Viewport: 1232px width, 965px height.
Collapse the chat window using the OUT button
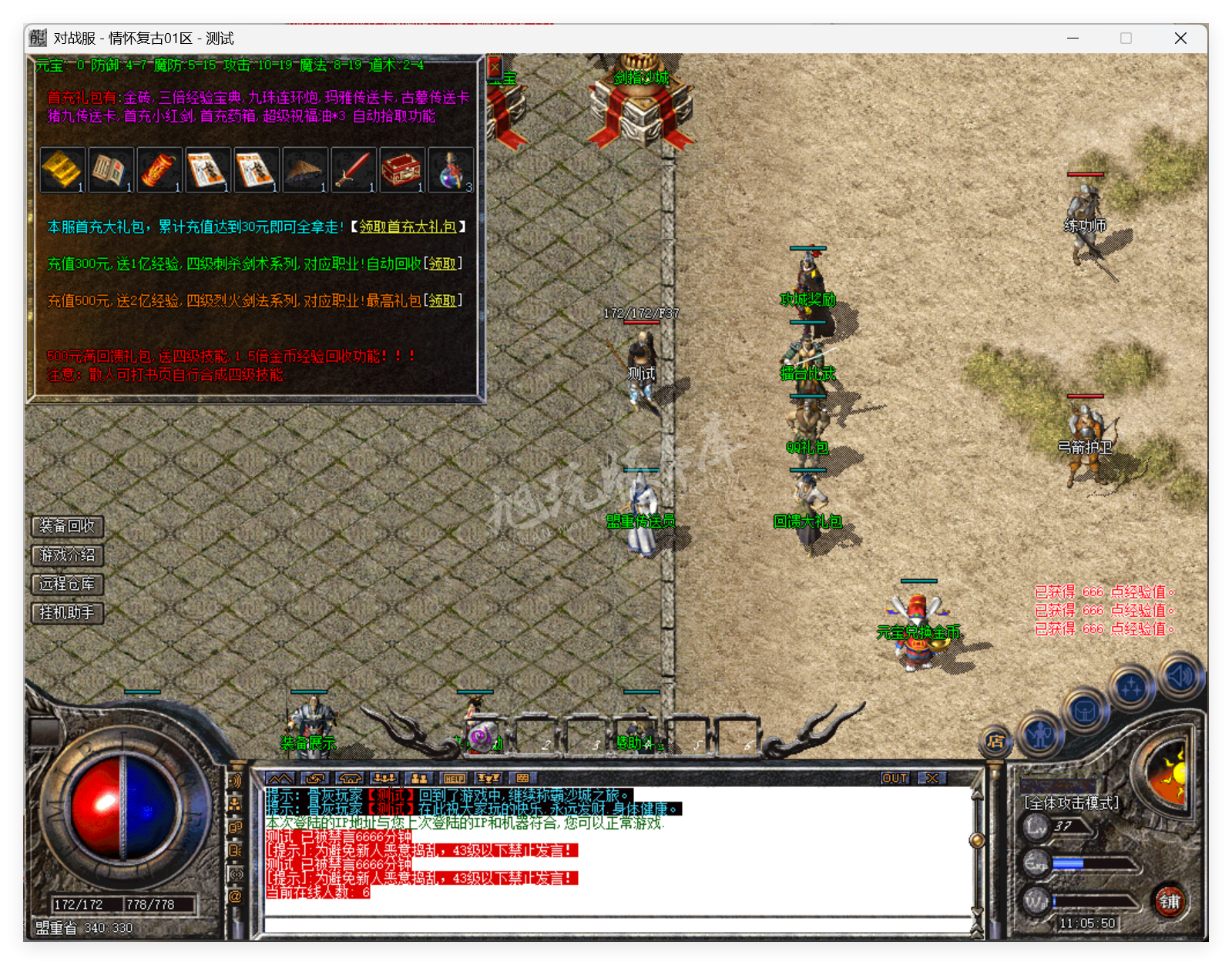(894, 778)
